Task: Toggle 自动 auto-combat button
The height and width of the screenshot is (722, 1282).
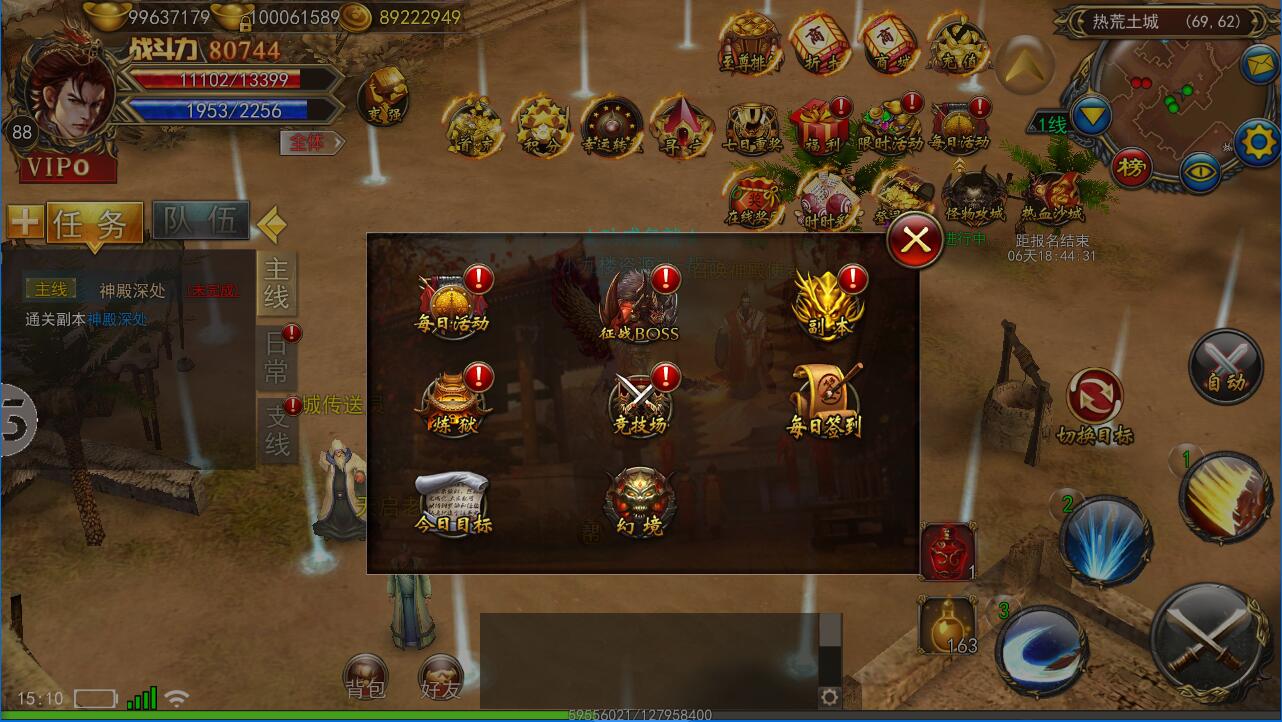Action: [x=1226, y=366]
